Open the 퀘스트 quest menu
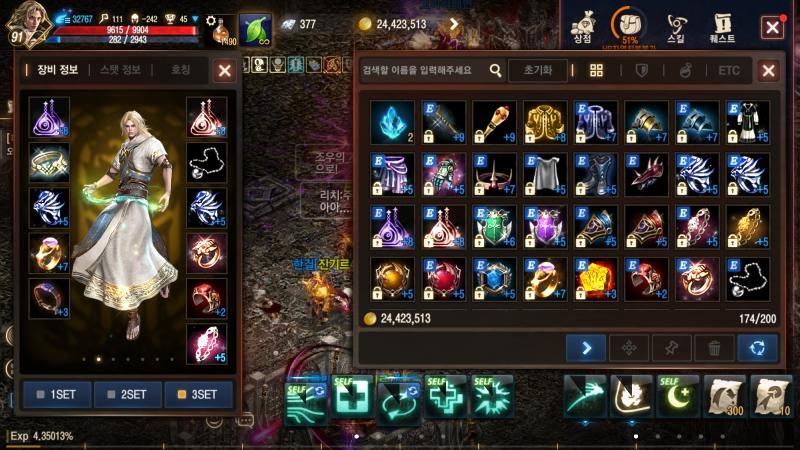The width and height of the screenshot is (800, 450). [x=722, y=27]
